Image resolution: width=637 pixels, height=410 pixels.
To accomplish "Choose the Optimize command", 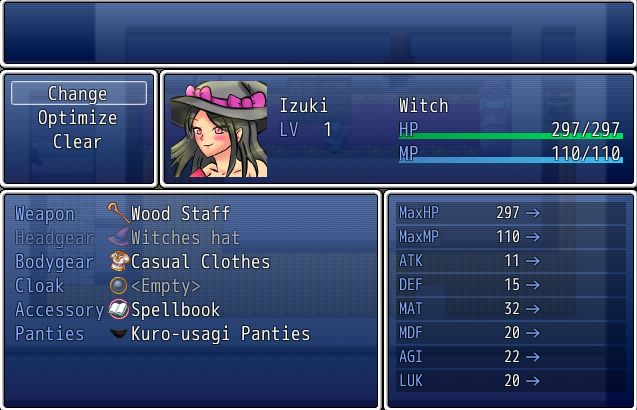I will [78, 118].
